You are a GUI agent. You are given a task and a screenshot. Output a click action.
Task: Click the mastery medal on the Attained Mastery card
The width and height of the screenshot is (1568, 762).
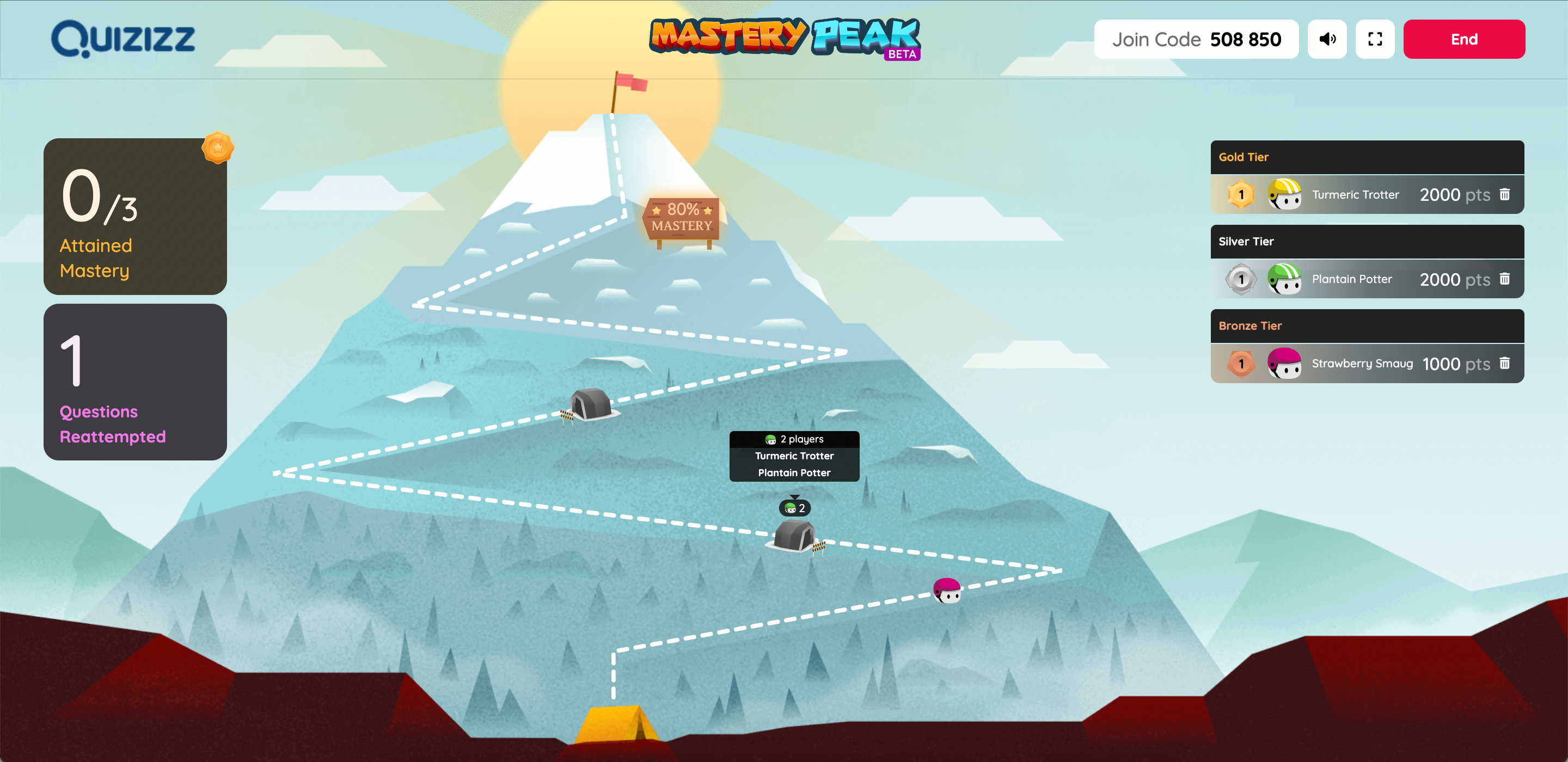pyautogui.click(x=218, y=149)
